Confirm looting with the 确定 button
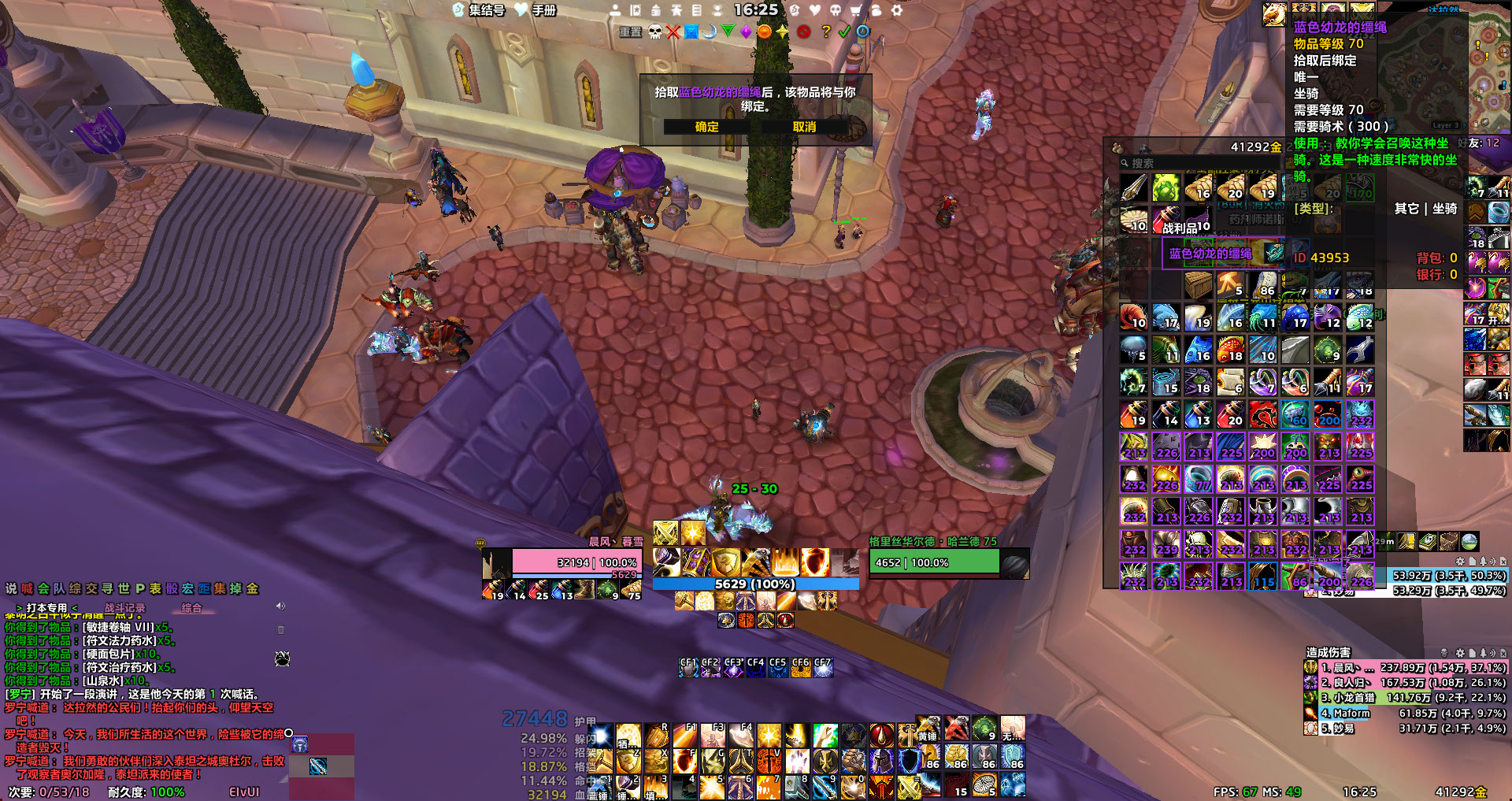 [706, 127]
